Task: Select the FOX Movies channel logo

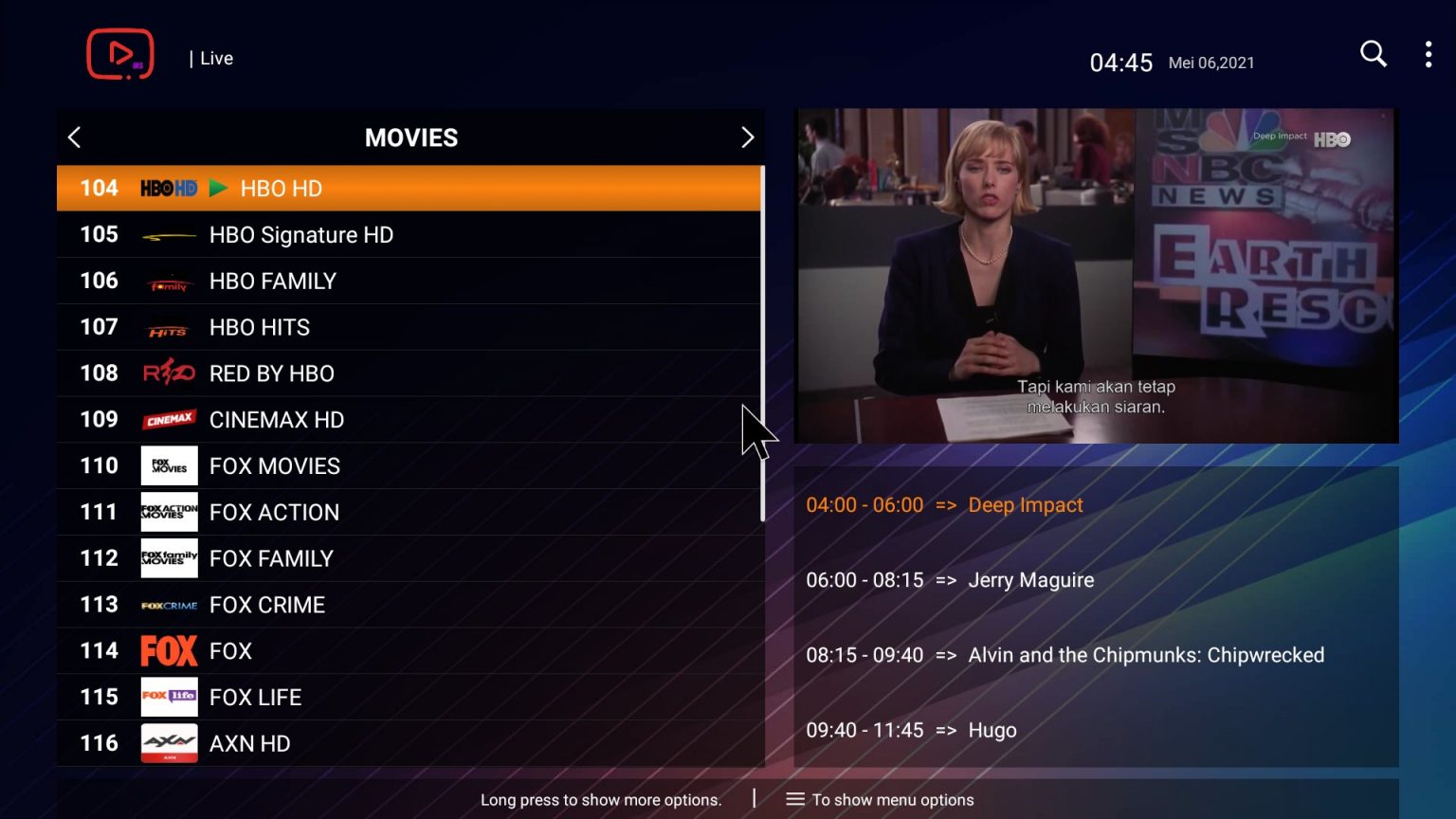Action: tap(169, 465)
